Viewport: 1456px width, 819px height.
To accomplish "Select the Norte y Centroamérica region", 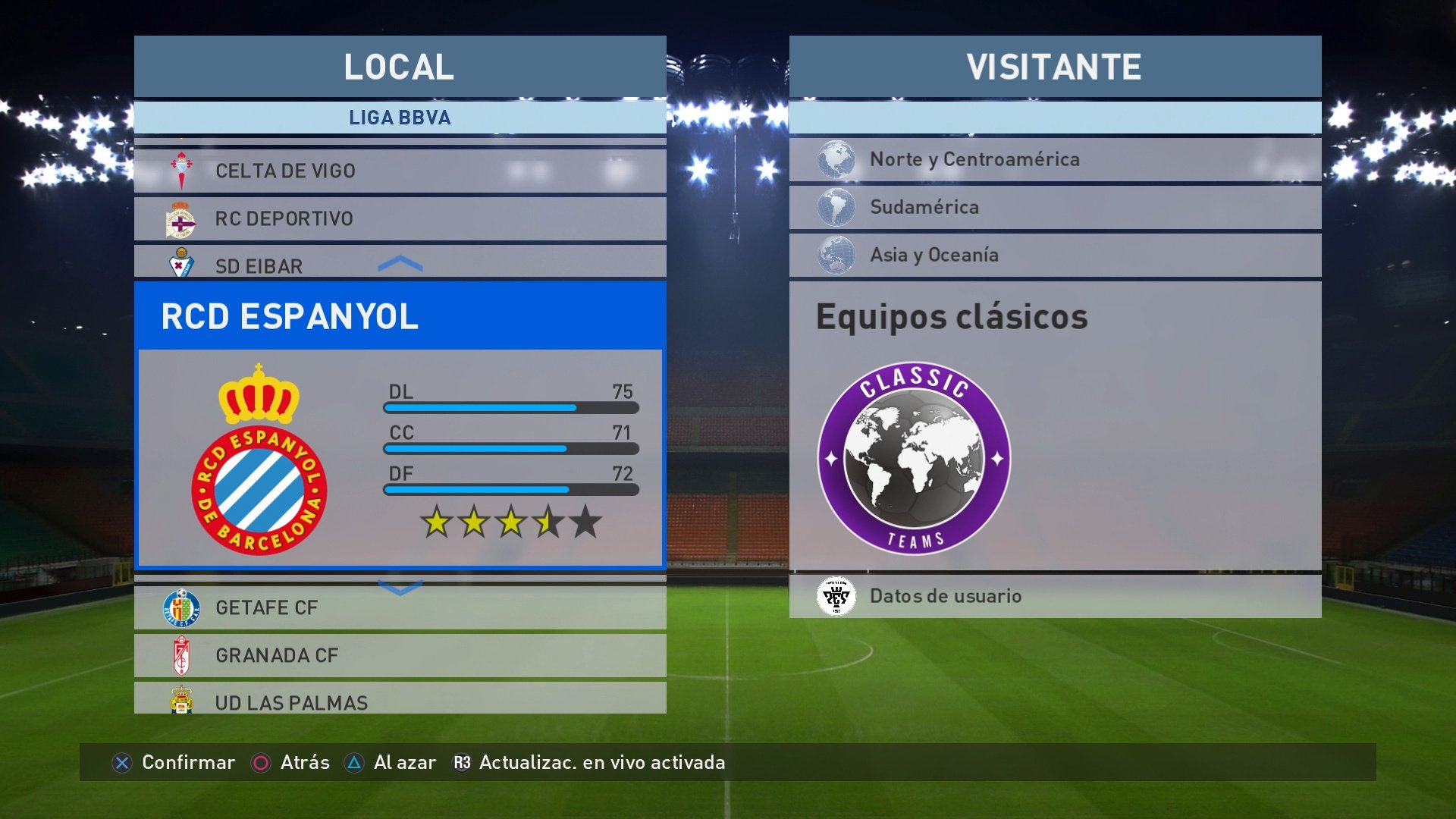I will pos(974,159).
